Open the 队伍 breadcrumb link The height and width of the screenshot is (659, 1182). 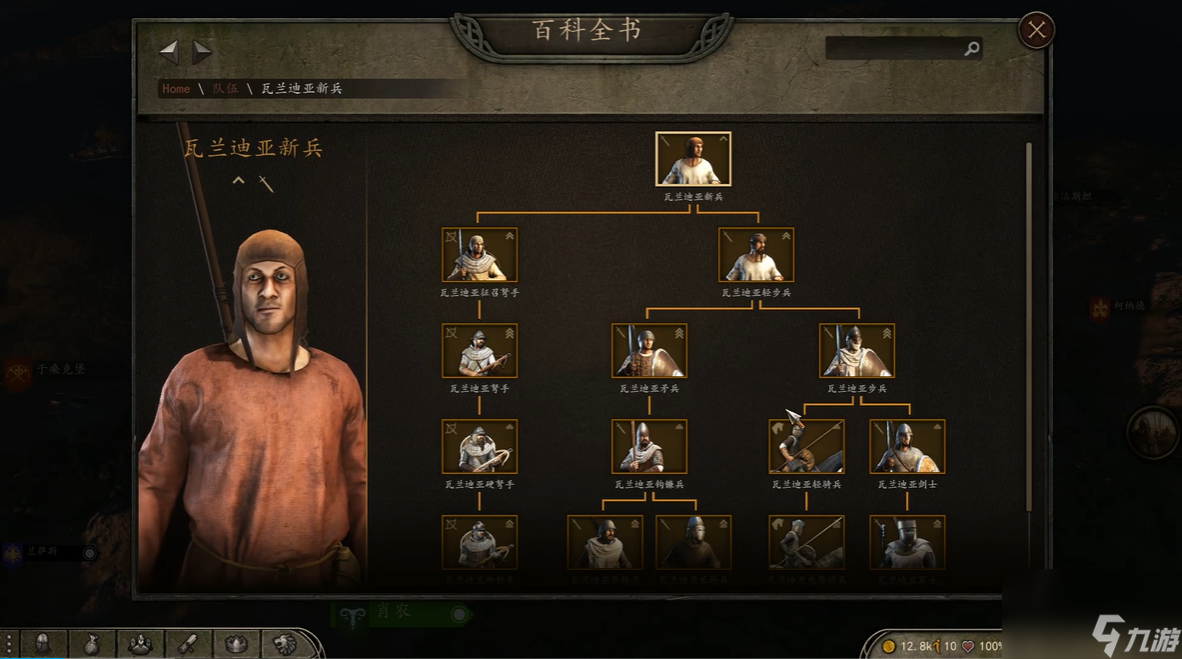[x=225, y=89]
